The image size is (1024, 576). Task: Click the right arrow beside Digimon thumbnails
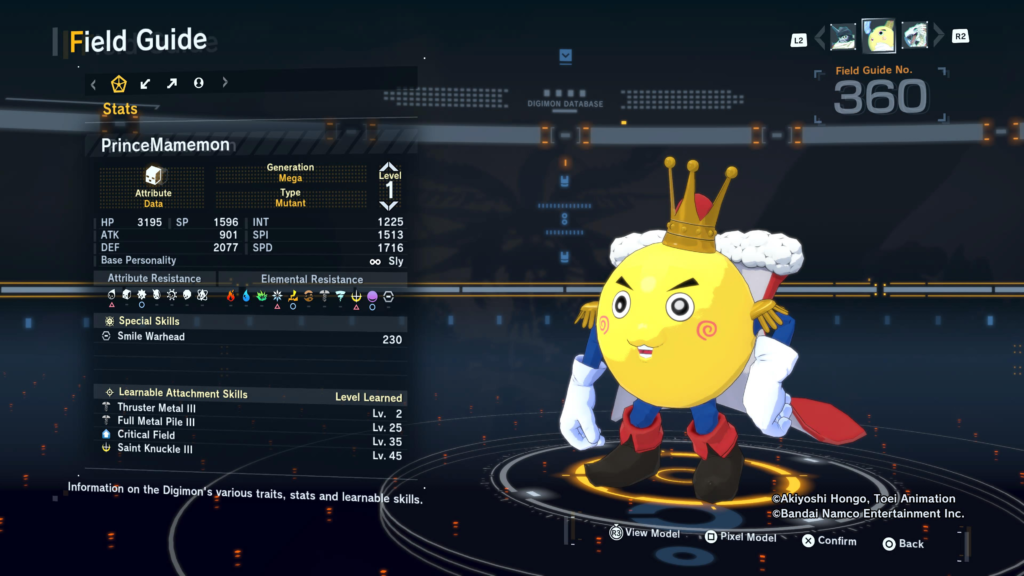point(938,38)
